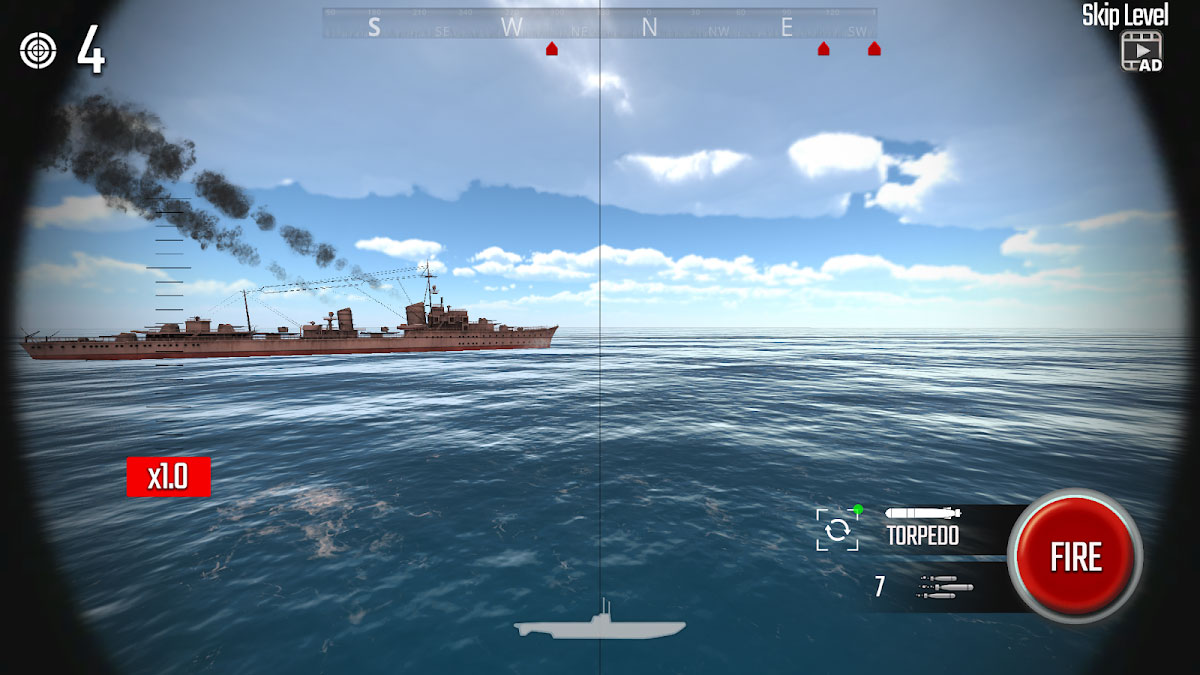This screenshot has height=675, width=1200.
Task: Select the TORPEDO weapon panel
Action: (923, 527)
